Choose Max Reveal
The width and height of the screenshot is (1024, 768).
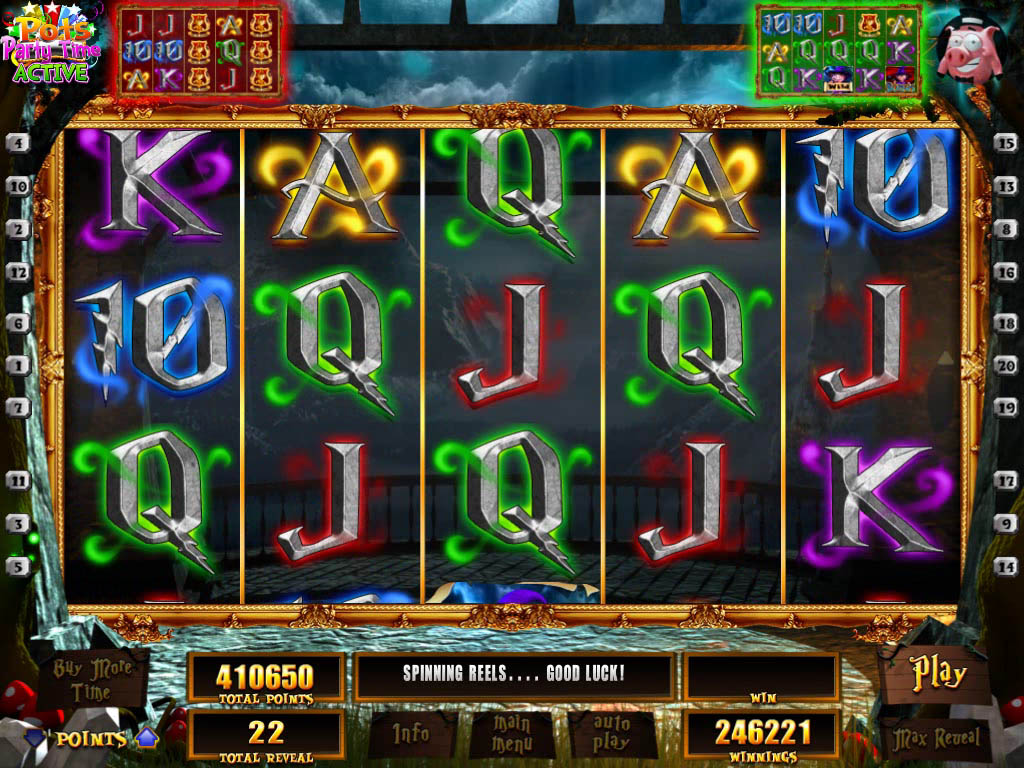pos(935,739)
